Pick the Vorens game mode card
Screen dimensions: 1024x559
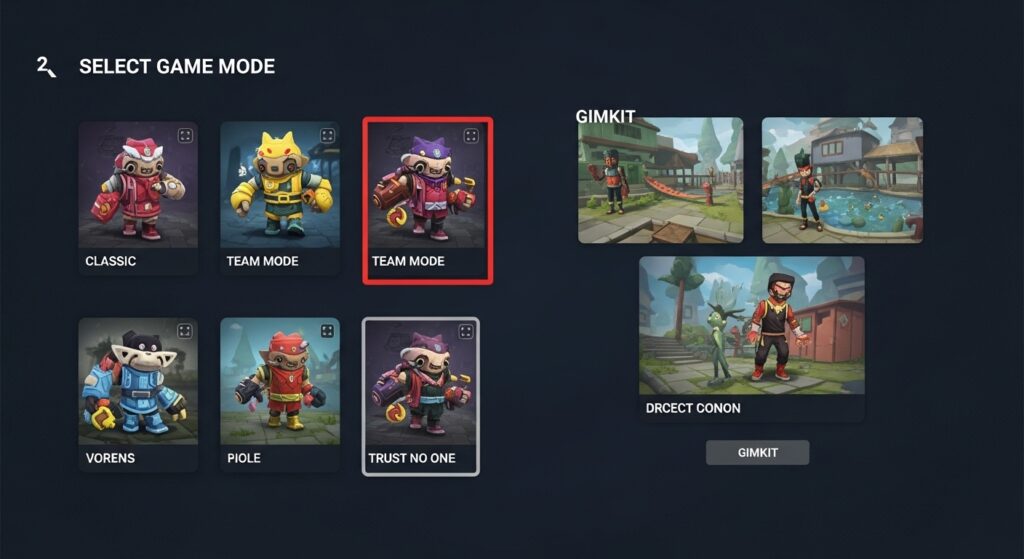[x=138, y=394]
